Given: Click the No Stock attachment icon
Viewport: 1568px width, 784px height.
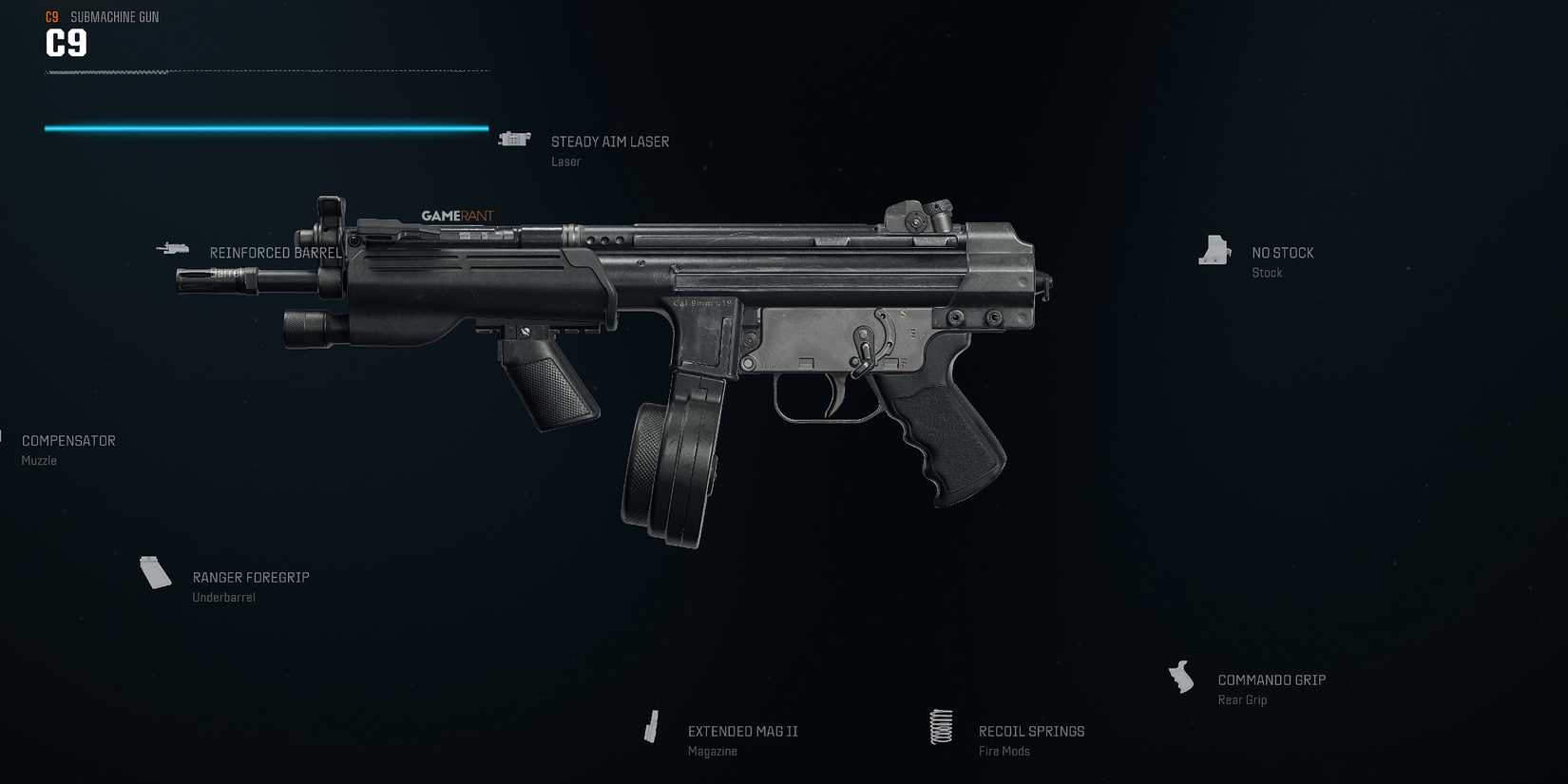Looking at the screenshot, I should point(1214,250).
